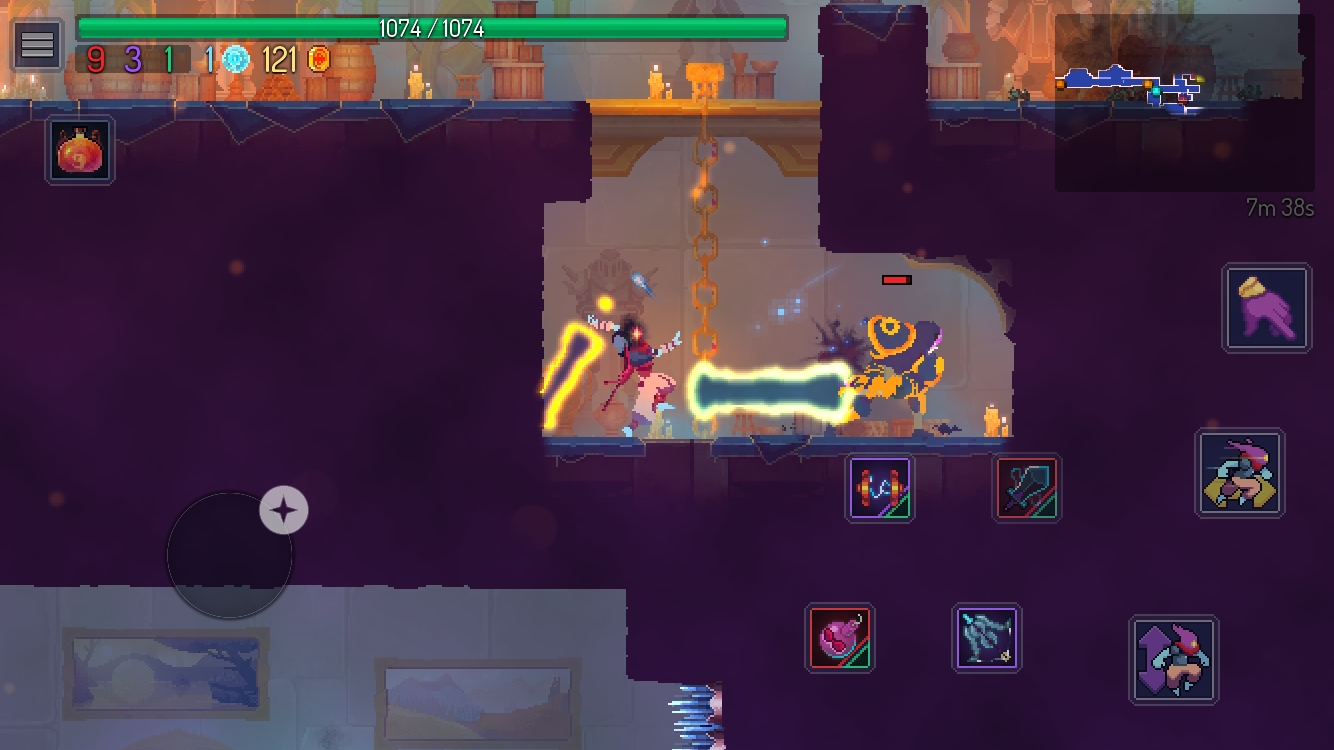Use the bomb grenade skill
The height and width of the screenshot is (750, 1334).
tap(840, 638)
